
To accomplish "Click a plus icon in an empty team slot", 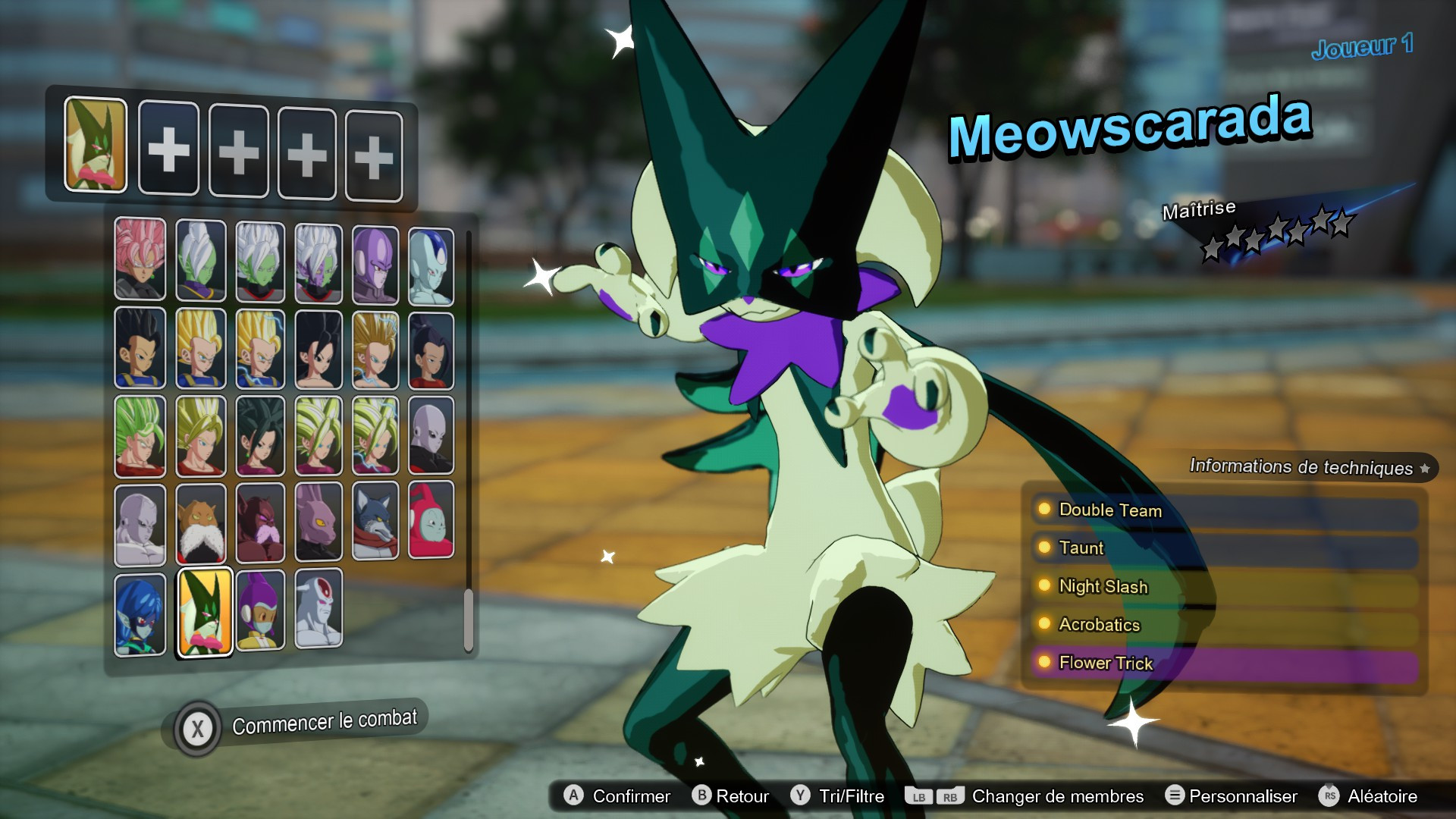I will tap(168, 151).
